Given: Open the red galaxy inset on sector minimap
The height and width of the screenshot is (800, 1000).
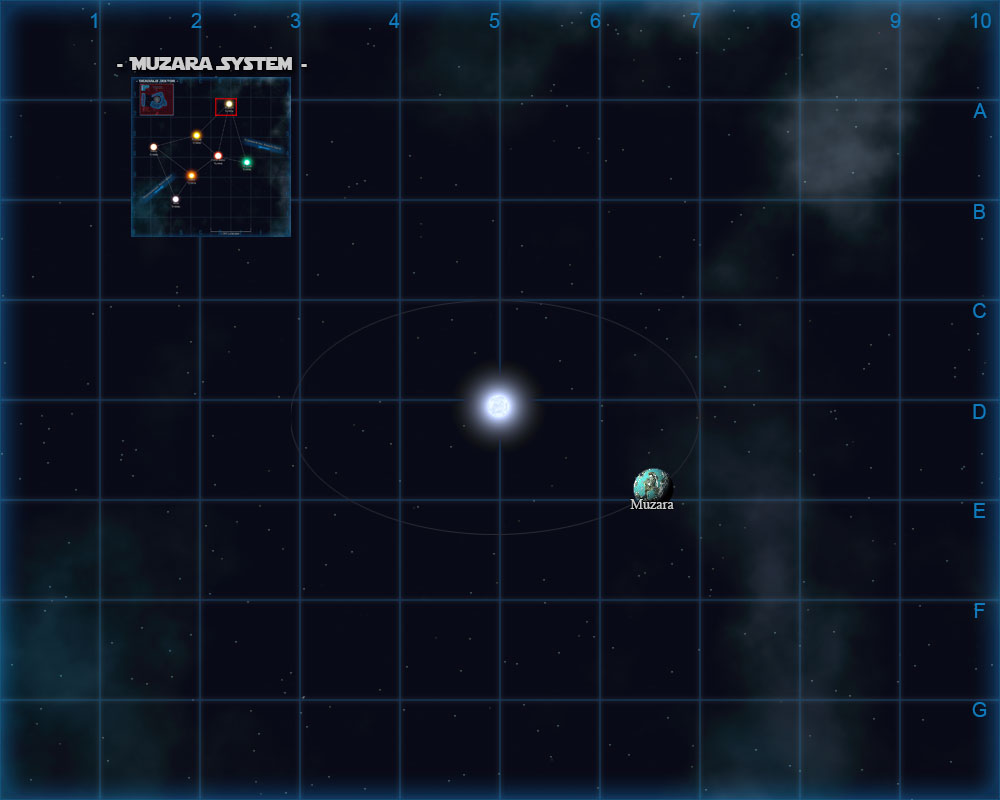Looking at the screenshot, I should [157, 99].
